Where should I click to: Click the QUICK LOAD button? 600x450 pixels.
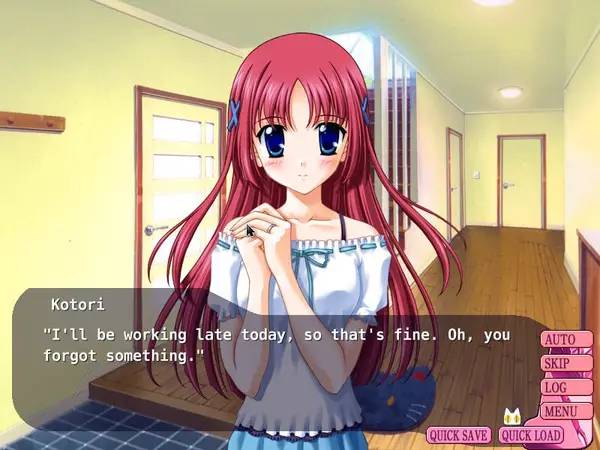click(531, 435)
